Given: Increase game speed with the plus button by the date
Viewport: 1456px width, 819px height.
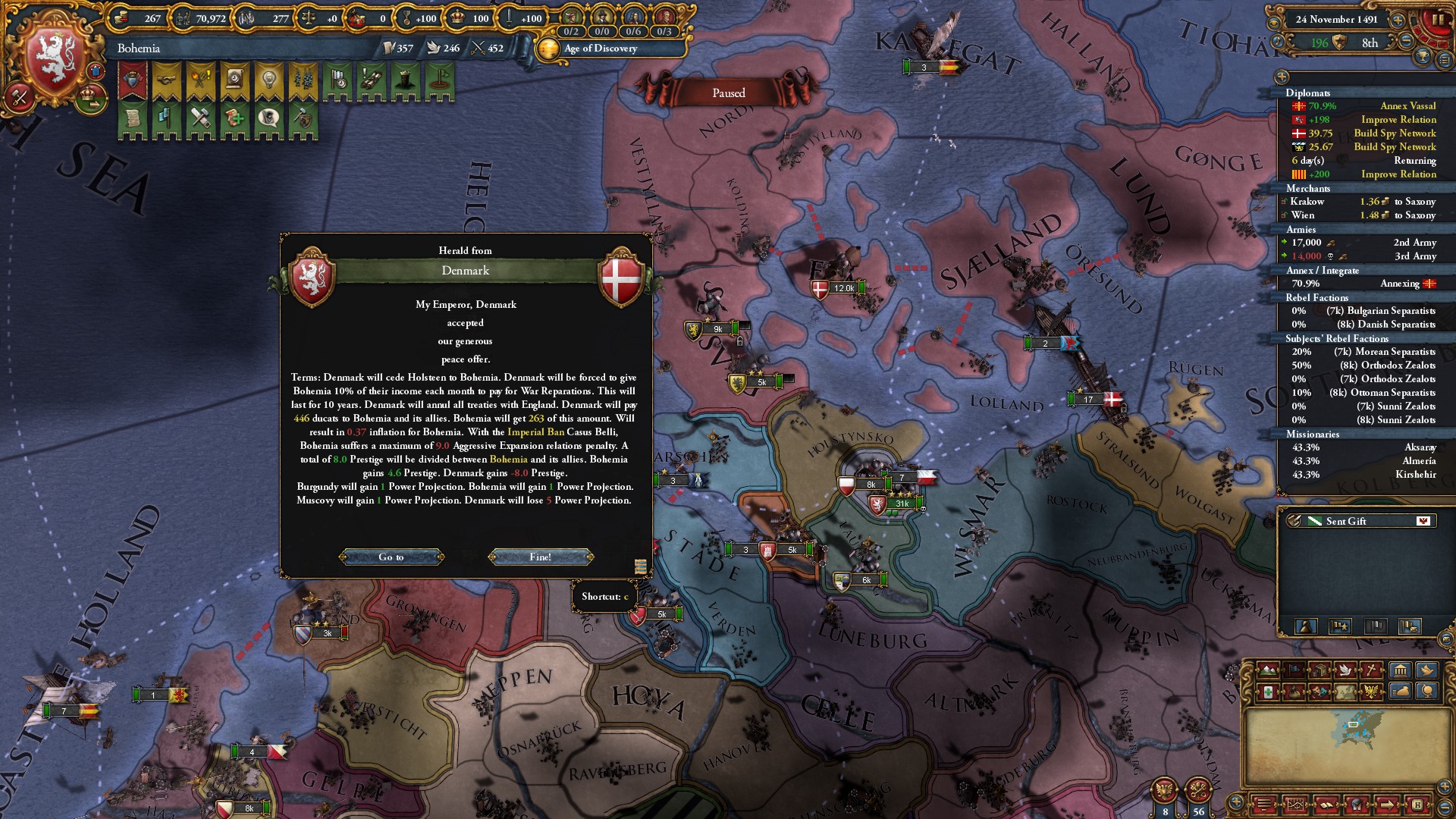Looking at the screenshot, I should (1398, 20).
